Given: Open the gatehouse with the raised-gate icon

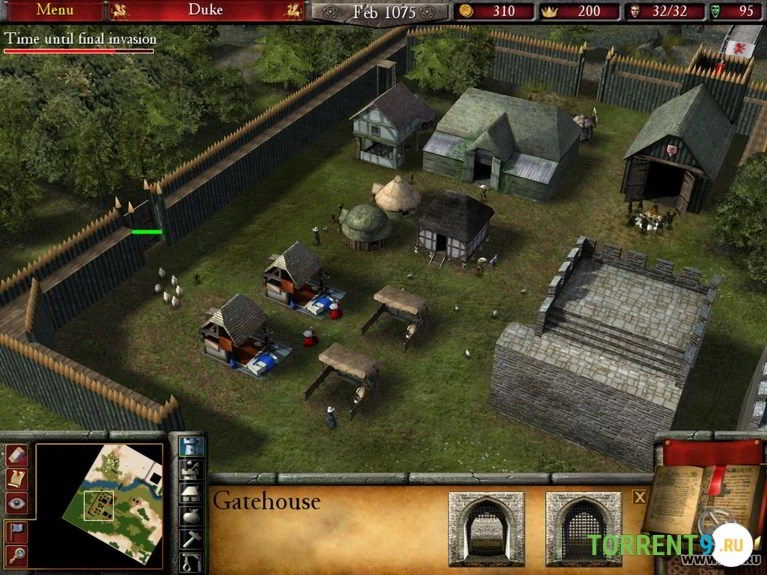Looking at the screenshot, I should pyautogui.click(x=484, y=527).
